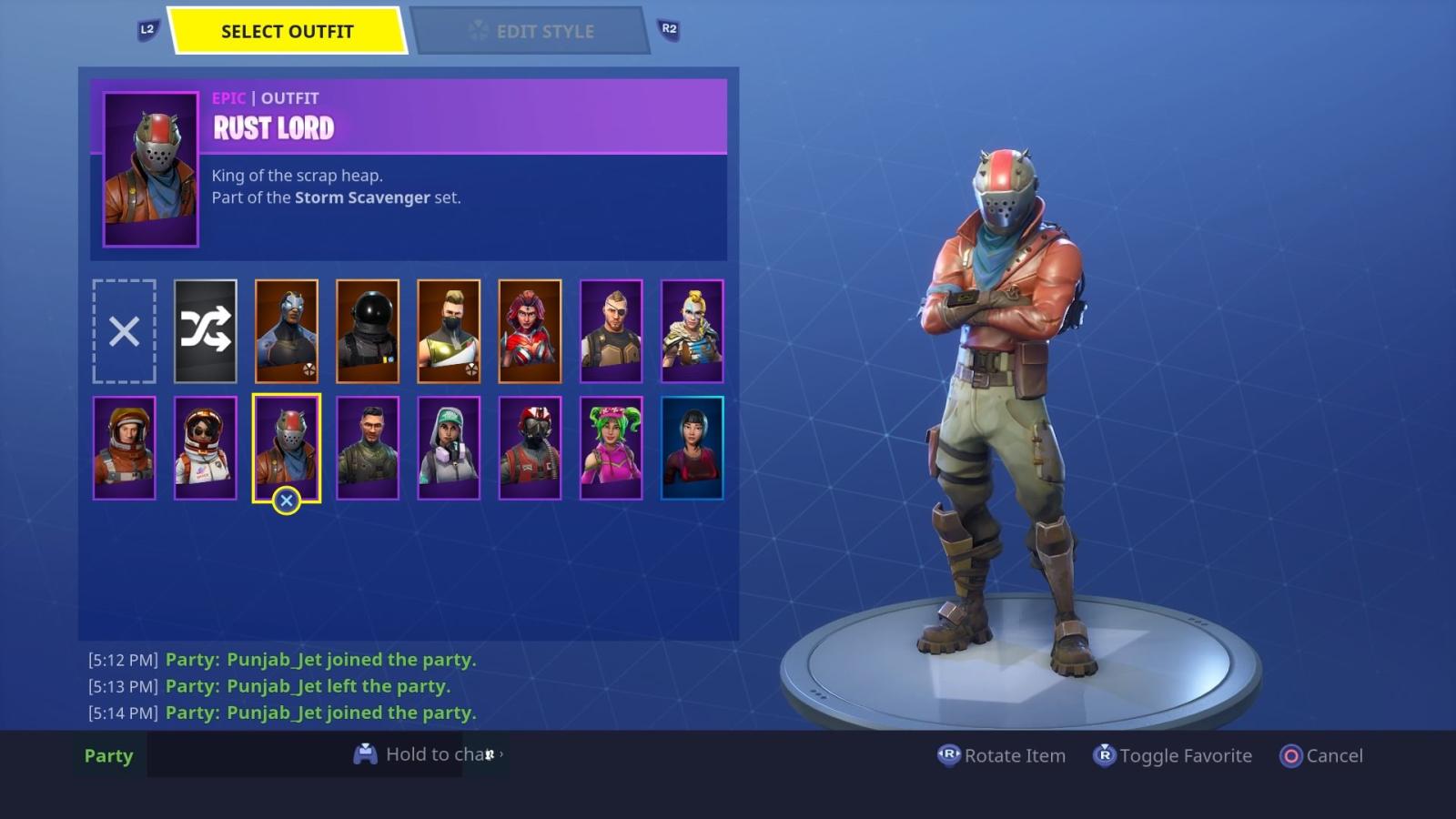Image resolution: width=1456 pixels, height=819 pixels.
Task: Click the R2 shoulder button icon
Action: point(668,29)
